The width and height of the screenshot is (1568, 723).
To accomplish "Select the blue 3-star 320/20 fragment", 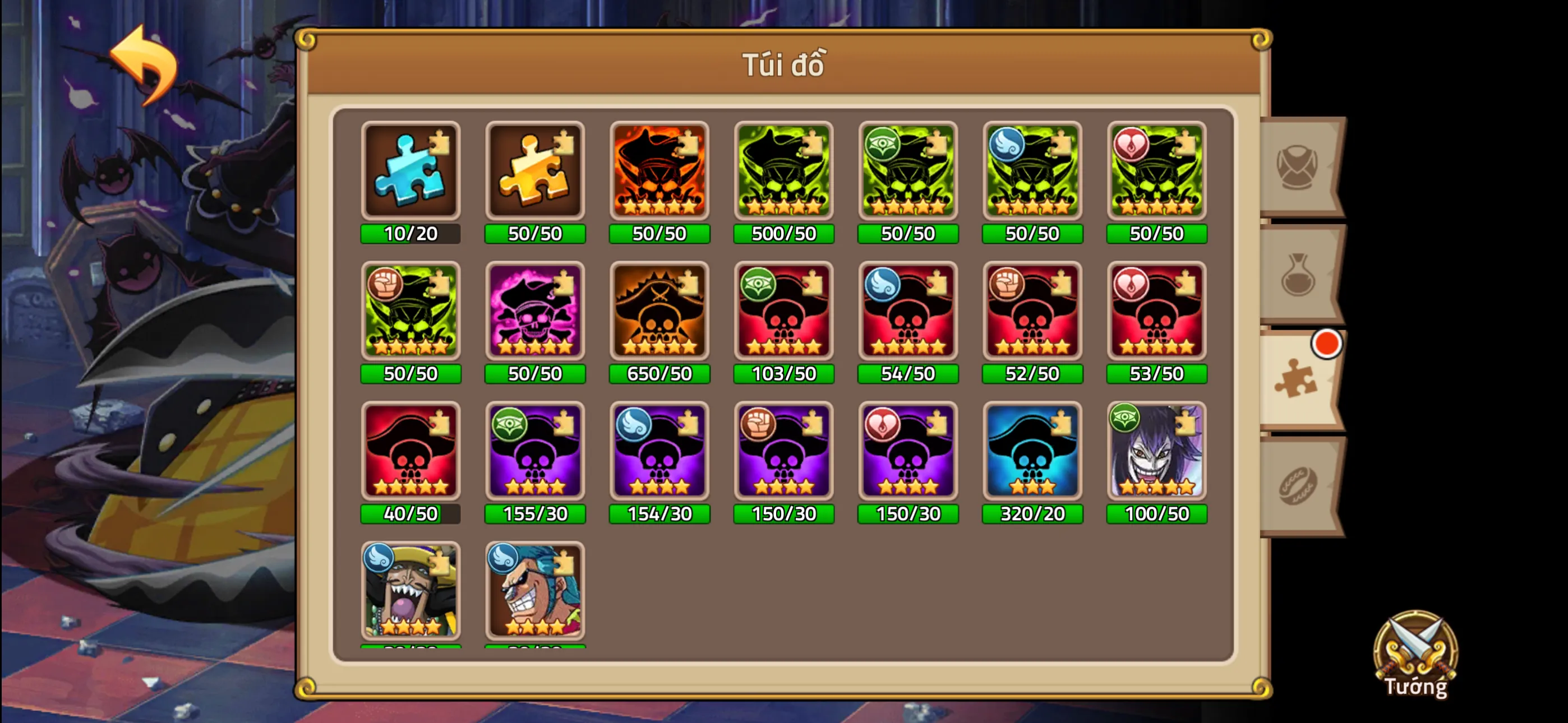I will click(x=1033, y=453).
